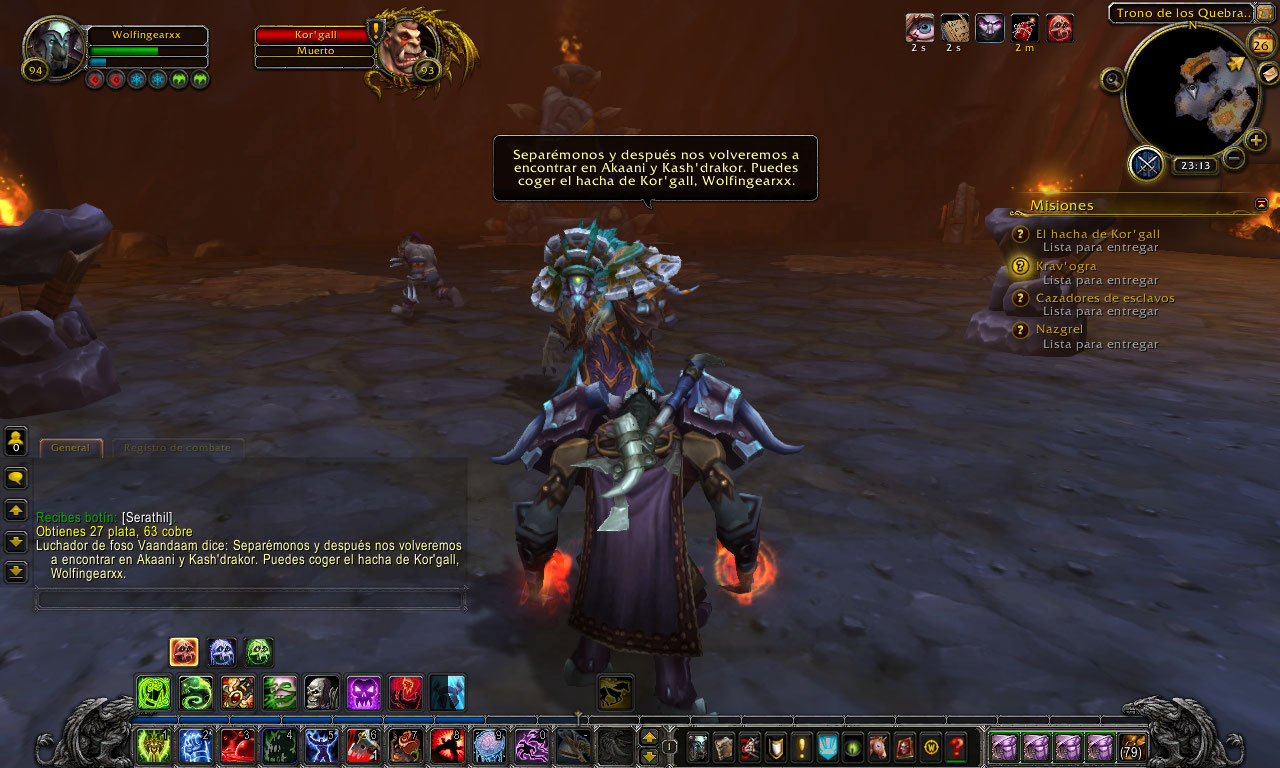Click the Wolfingearxx player portrait
1280x768 pixels.
(54, 45)
